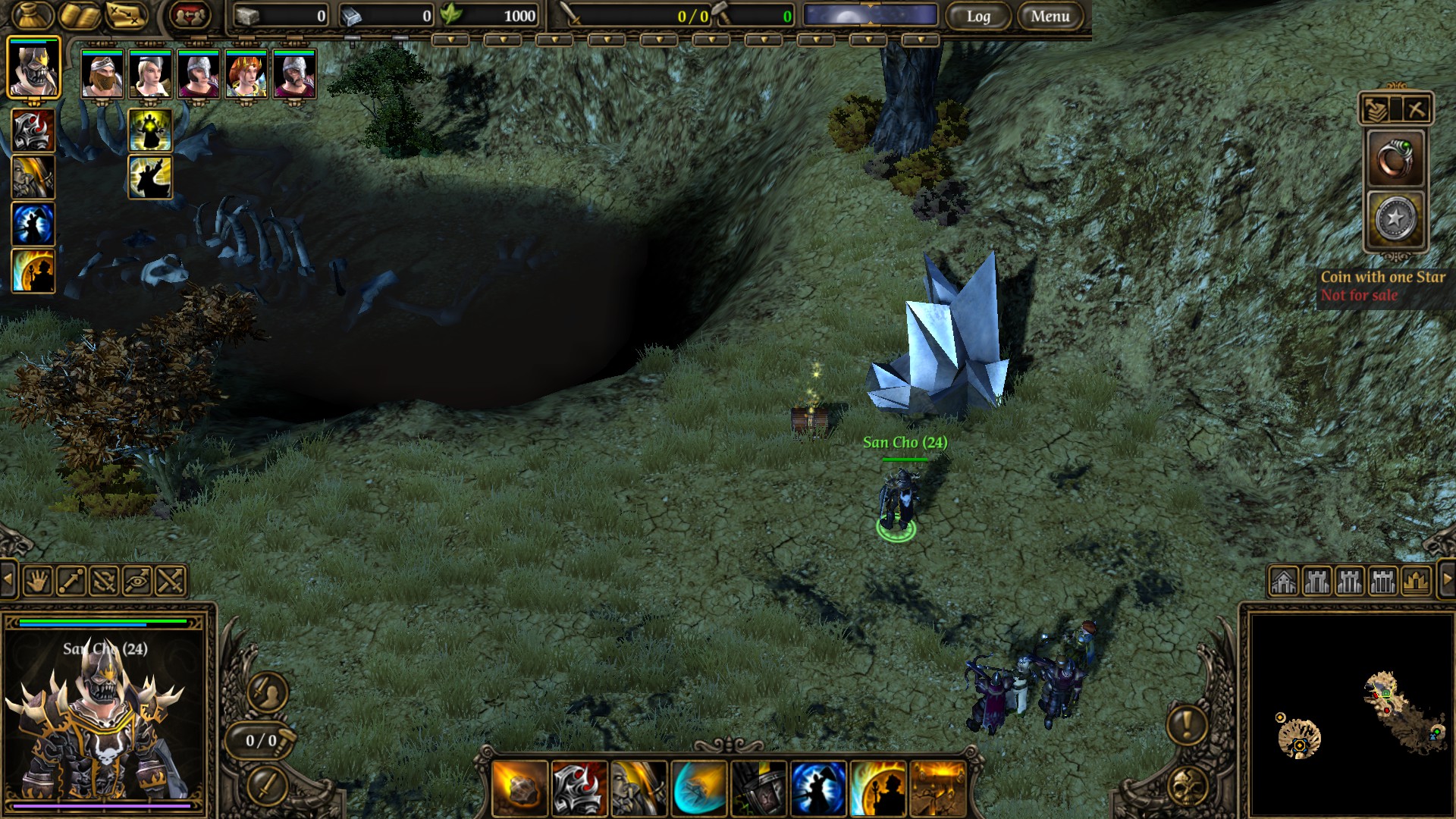Choose the crossed swords attack command
The height and width of the screenshot is (819, 1456).
point(171,582)
